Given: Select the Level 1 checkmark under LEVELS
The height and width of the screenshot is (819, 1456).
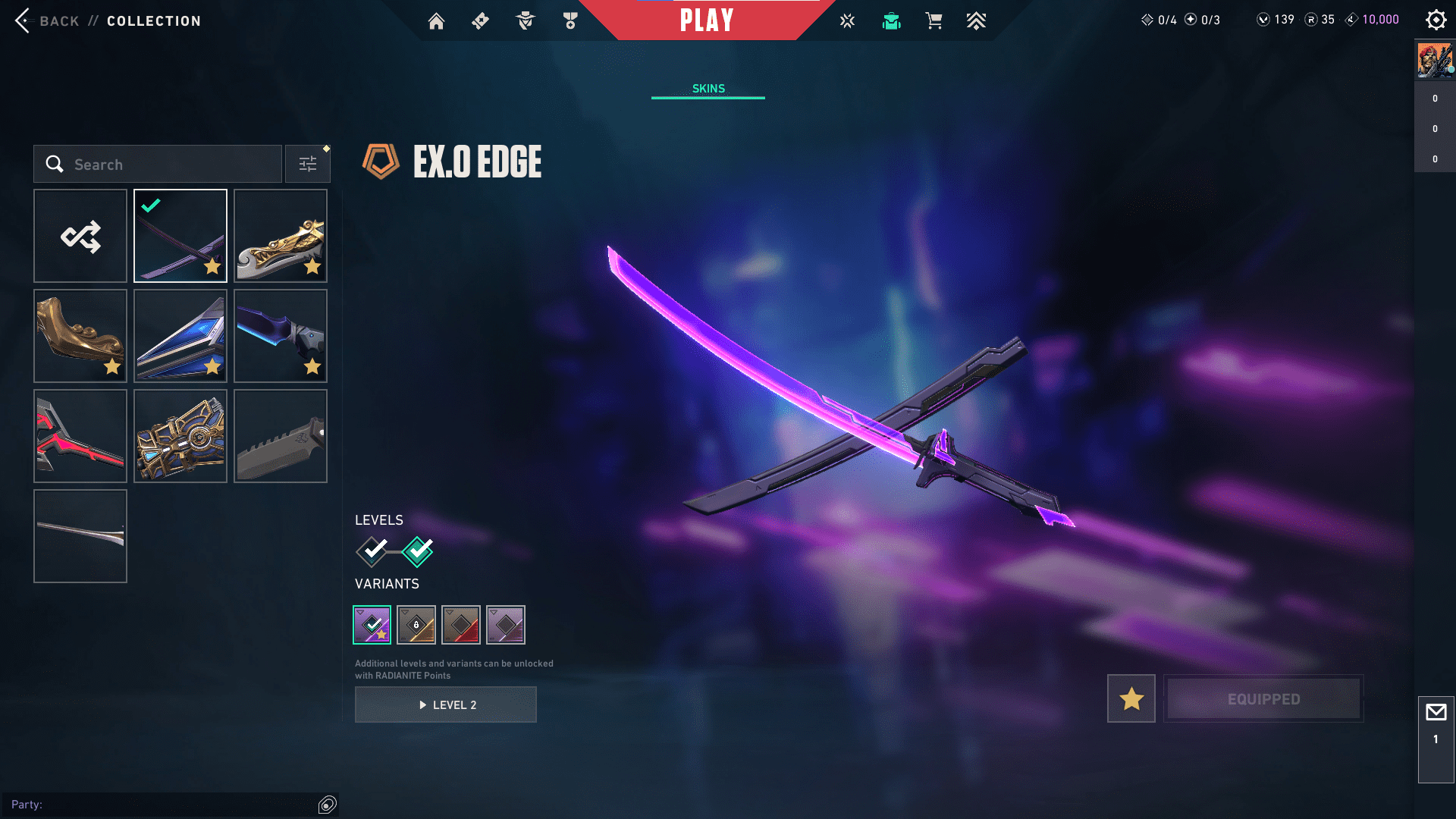Looking at the screenshot, I should [x=371, y=552].
